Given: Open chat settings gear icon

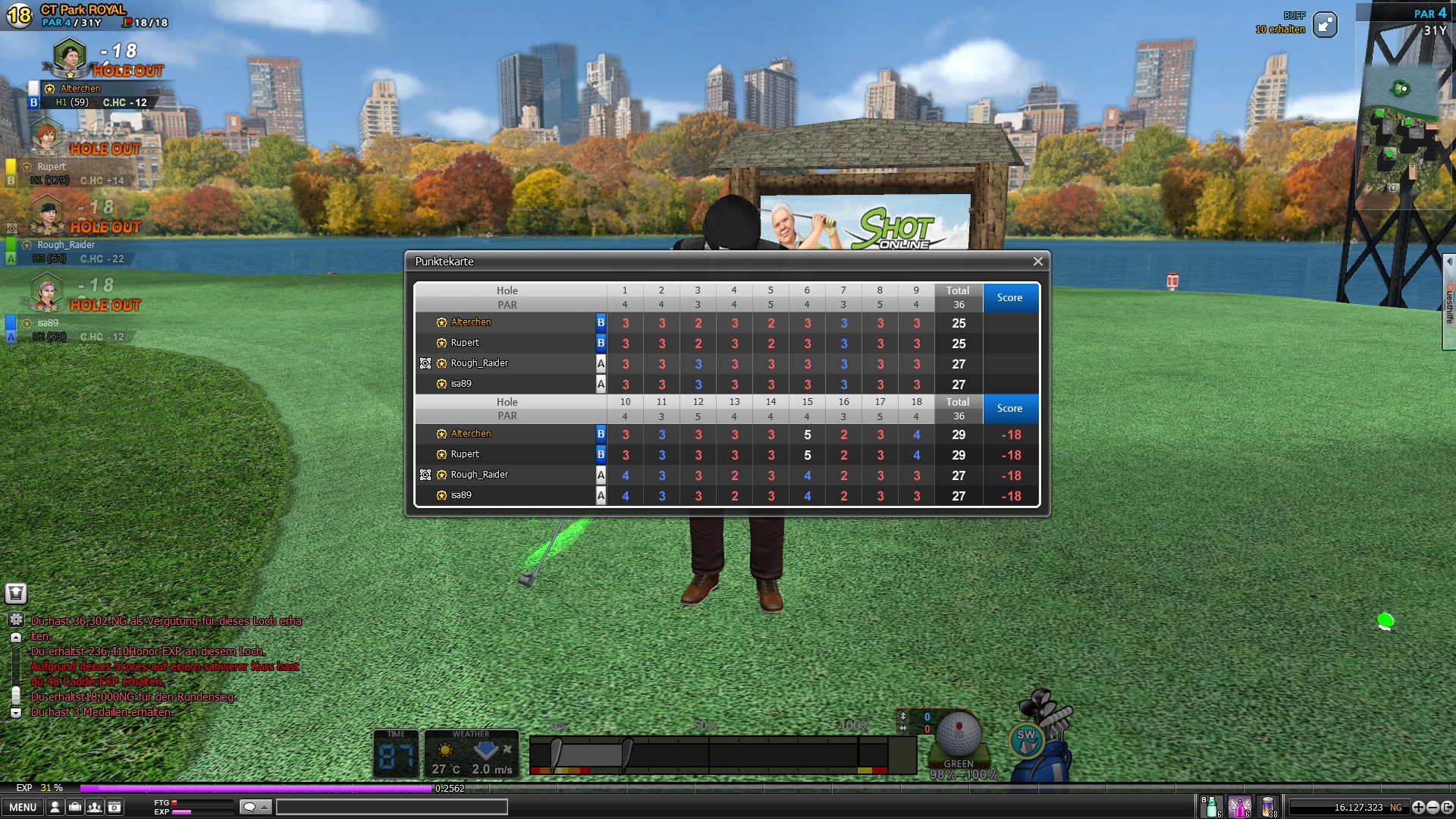Looking at the screenshot, I should 16,620.
